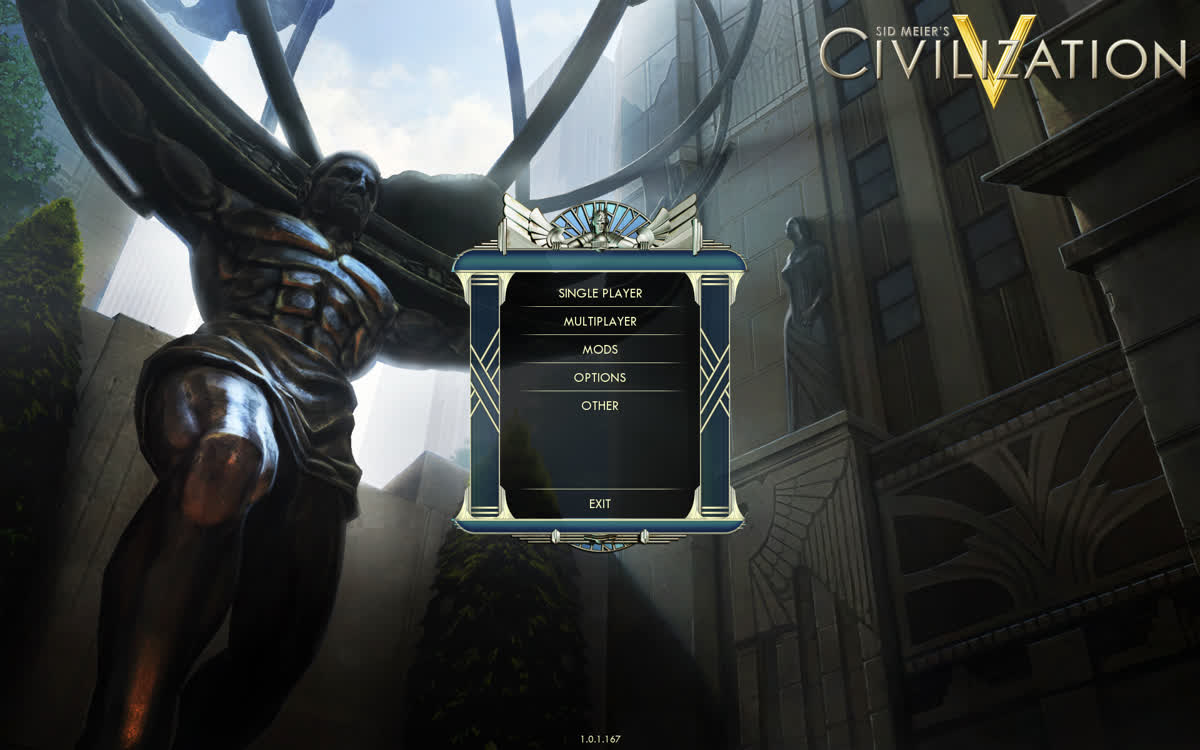The width and height of the screenshot is (1200, 750).
Task: Select the Mods entry
Action: [600, 349]
